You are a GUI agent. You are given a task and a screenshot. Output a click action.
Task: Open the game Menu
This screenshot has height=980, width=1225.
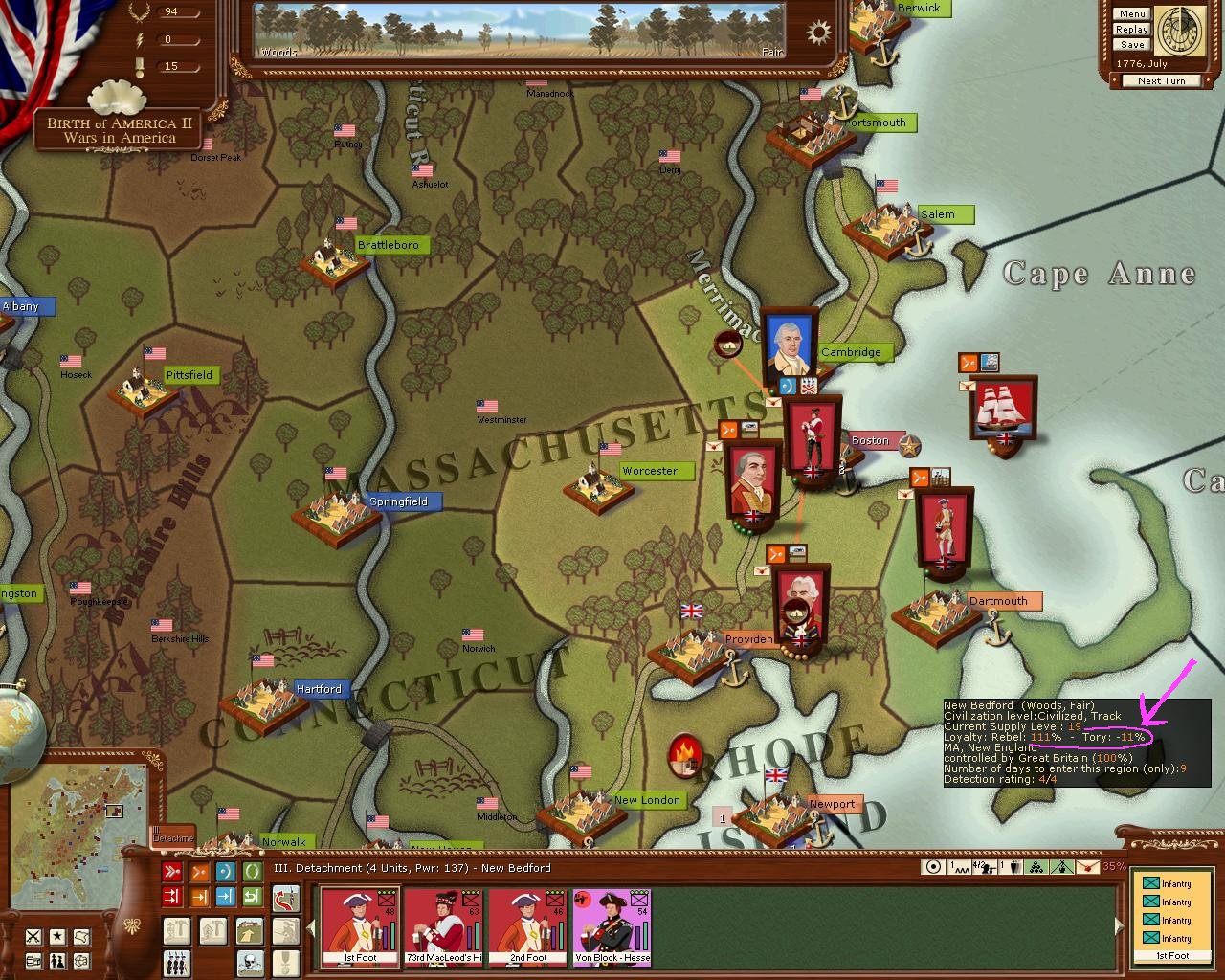pyautogui.click(x=1131, y=14)
